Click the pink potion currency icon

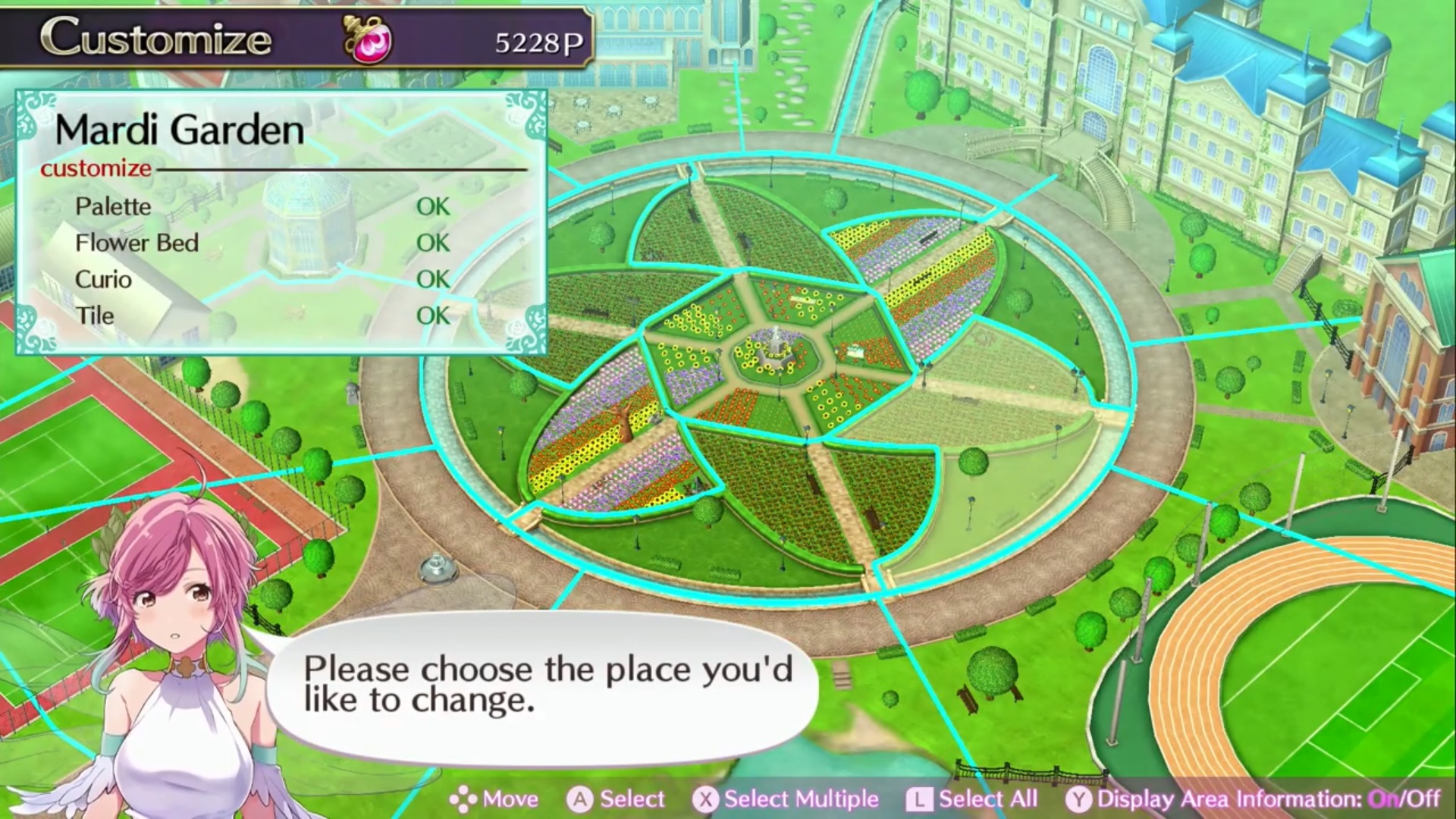pos(368,40)
